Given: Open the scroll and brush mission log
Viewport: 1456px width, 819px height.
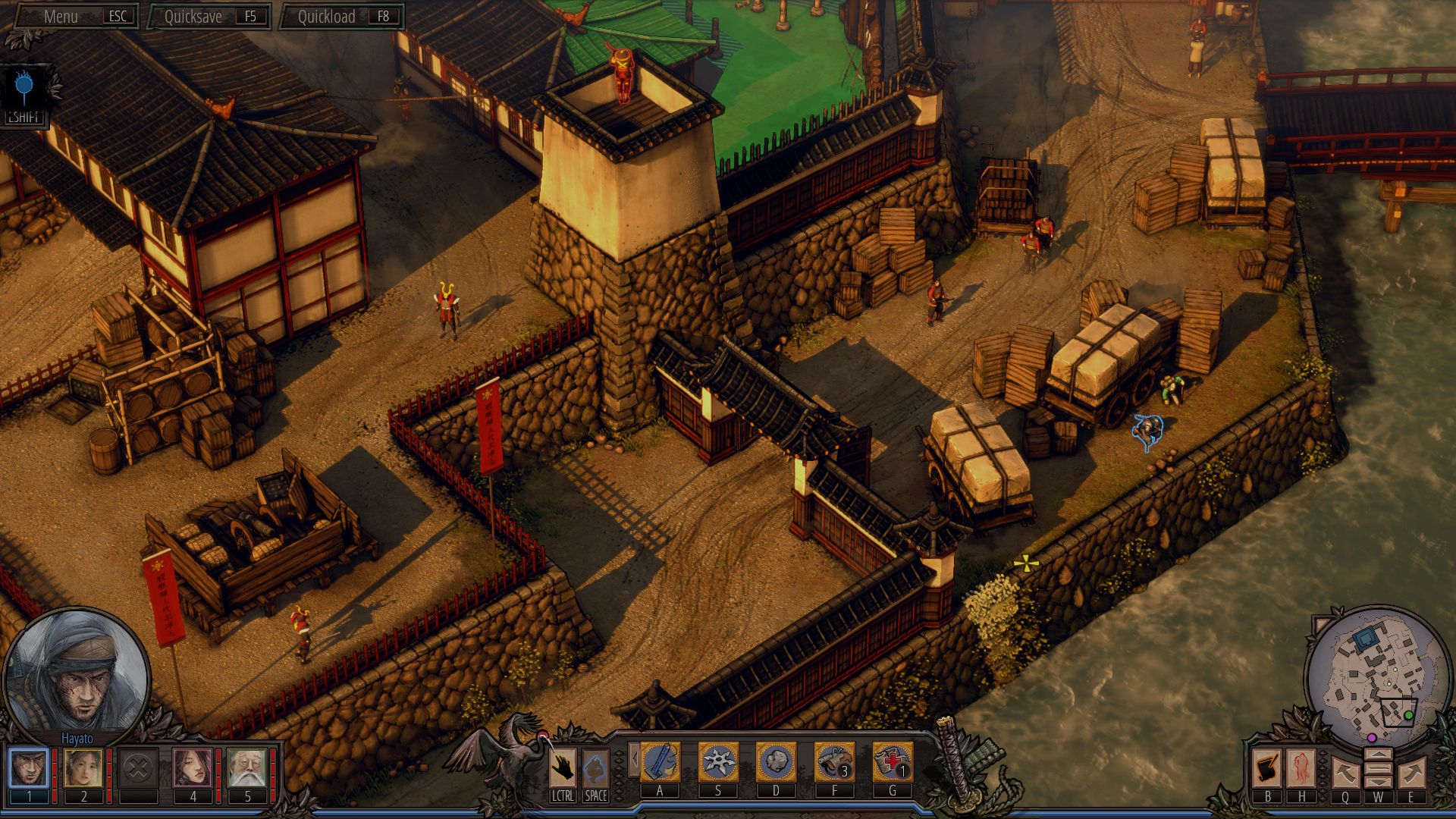Looking at the screenshot, I should 1267,768.
